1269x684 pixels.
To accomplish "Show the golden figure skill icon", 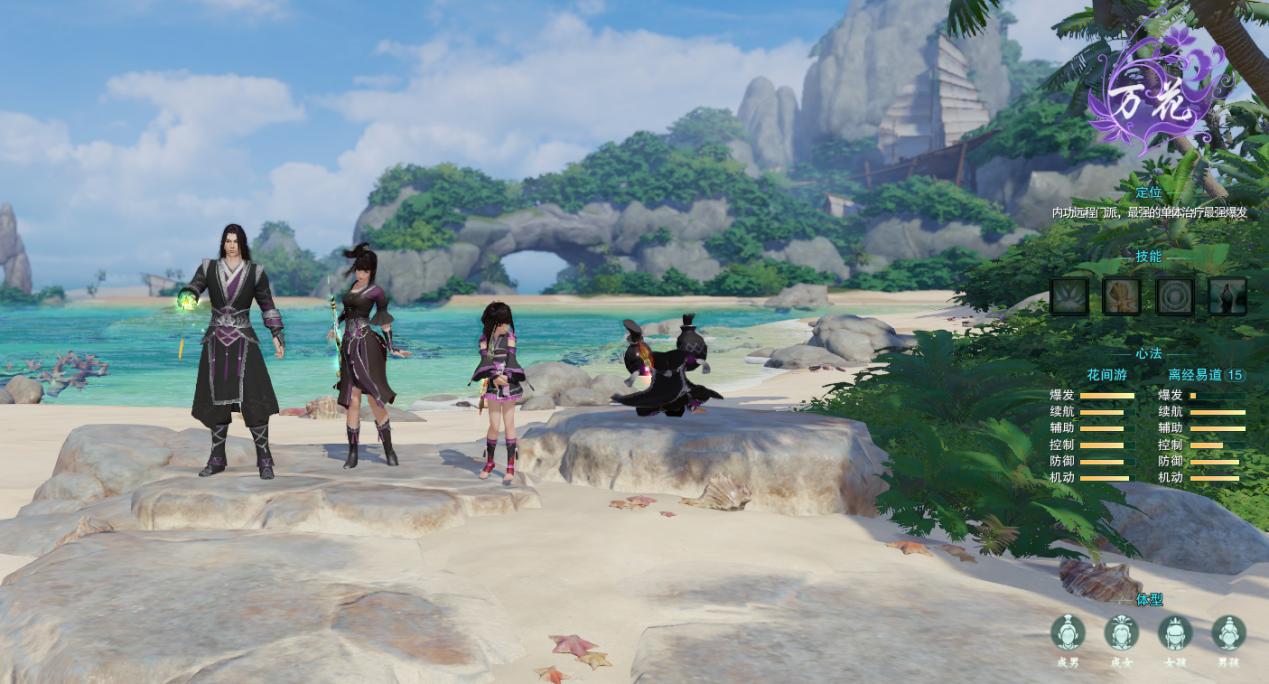I will click(1122, 296).
